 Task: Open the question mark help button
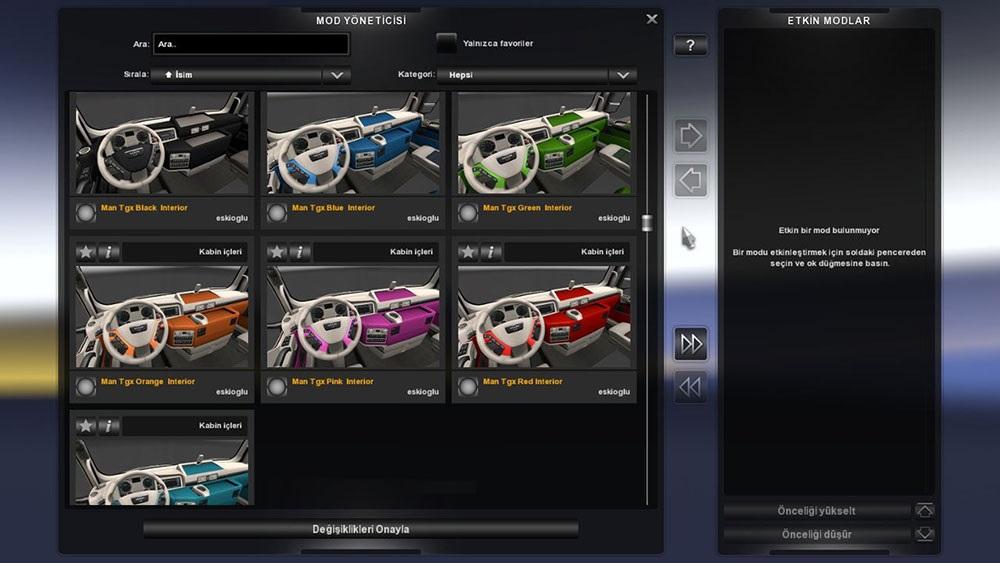(x=690, y=46)
